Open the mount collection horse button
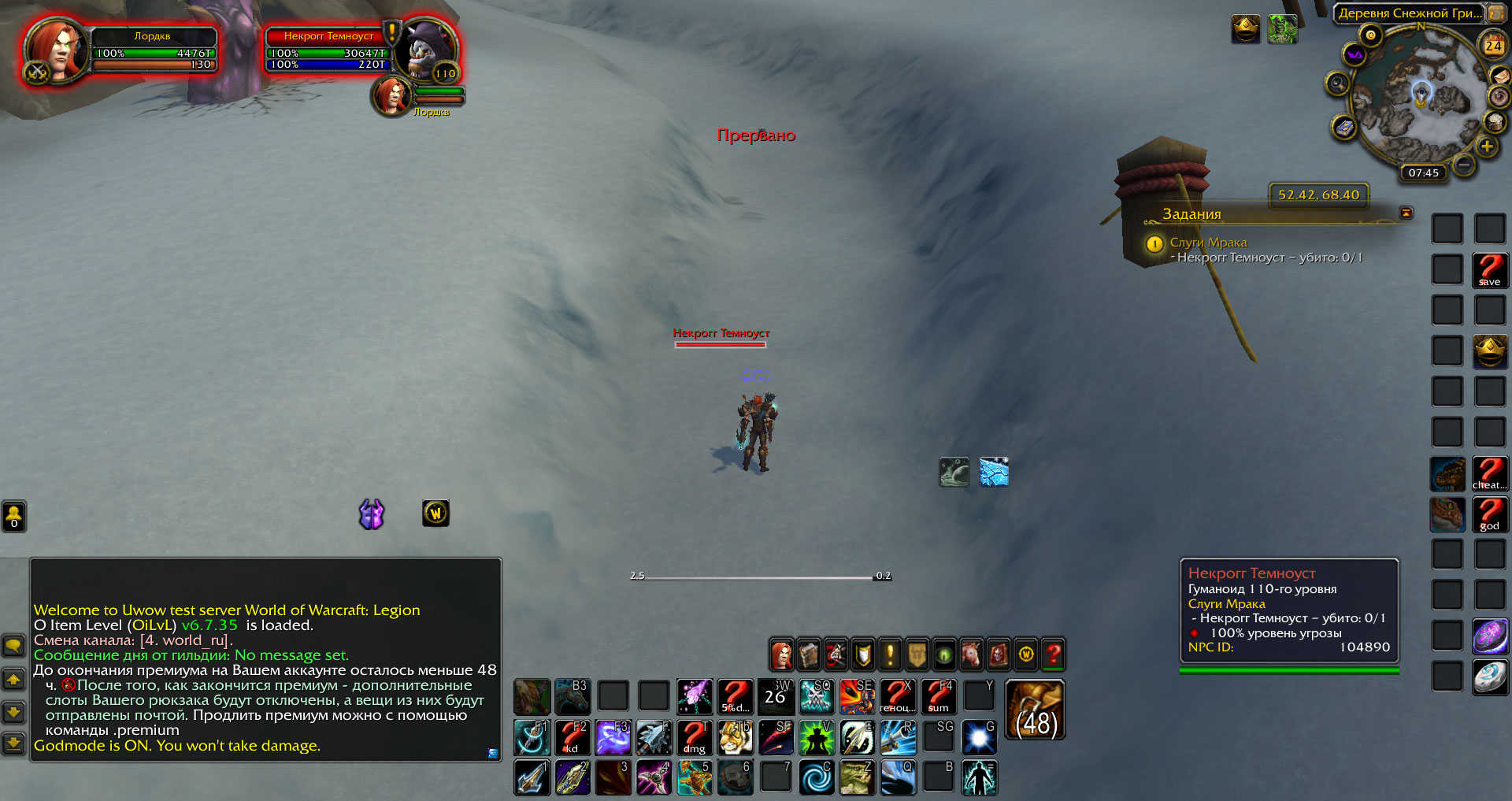Screen dimensions: 1512x801 (x=971, y=654)
